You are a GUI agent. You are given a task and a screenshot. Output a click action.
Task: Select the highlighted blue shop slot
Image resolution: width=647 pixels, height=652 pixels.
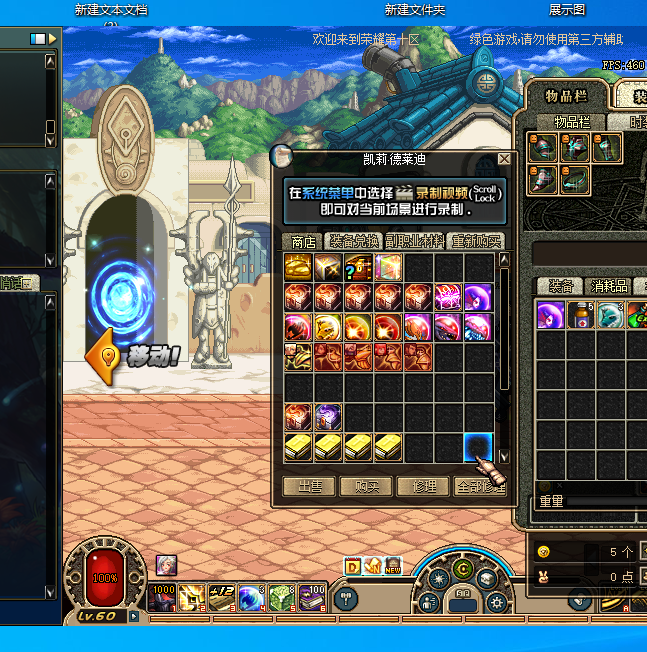(x=478, y=447)
